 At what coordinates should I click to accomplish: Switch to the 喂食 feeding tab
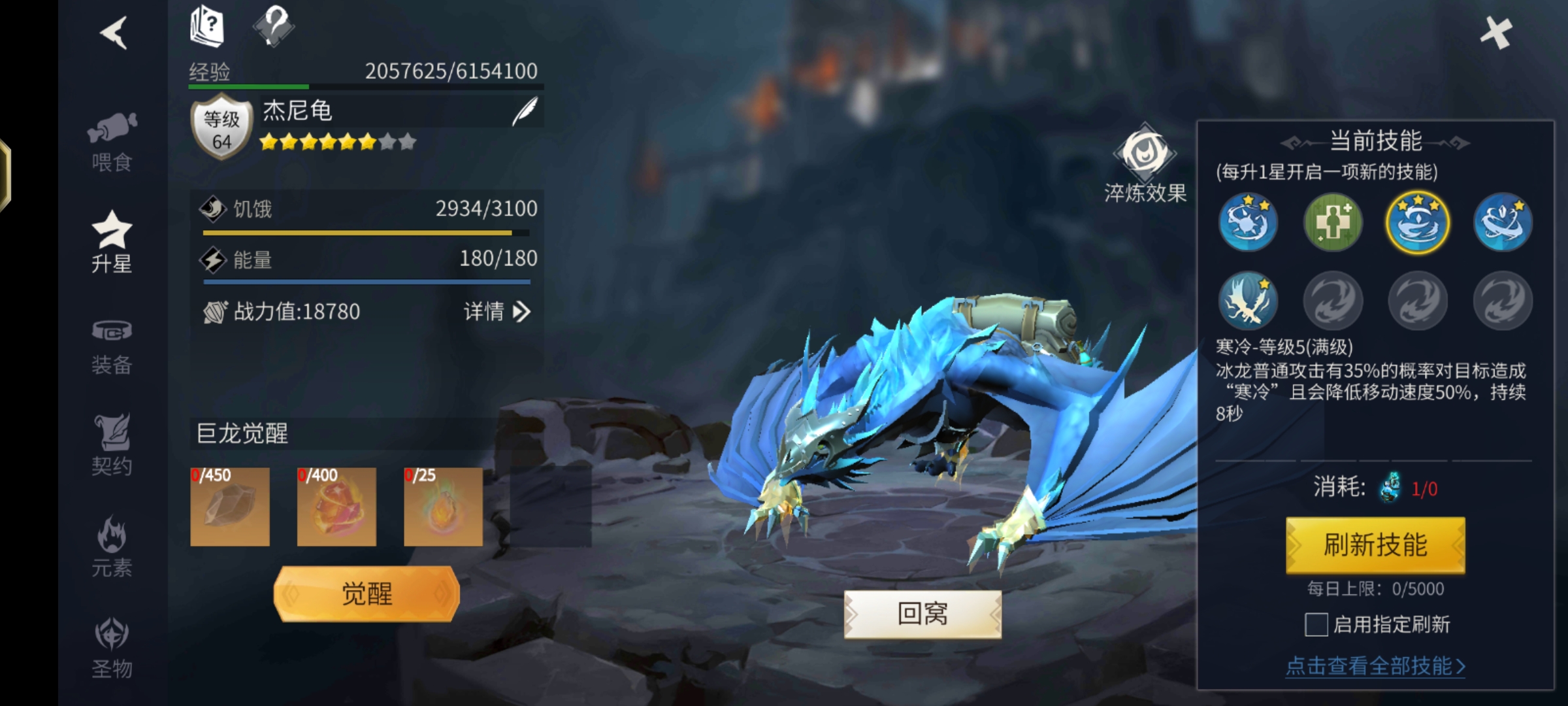[112, 142]
